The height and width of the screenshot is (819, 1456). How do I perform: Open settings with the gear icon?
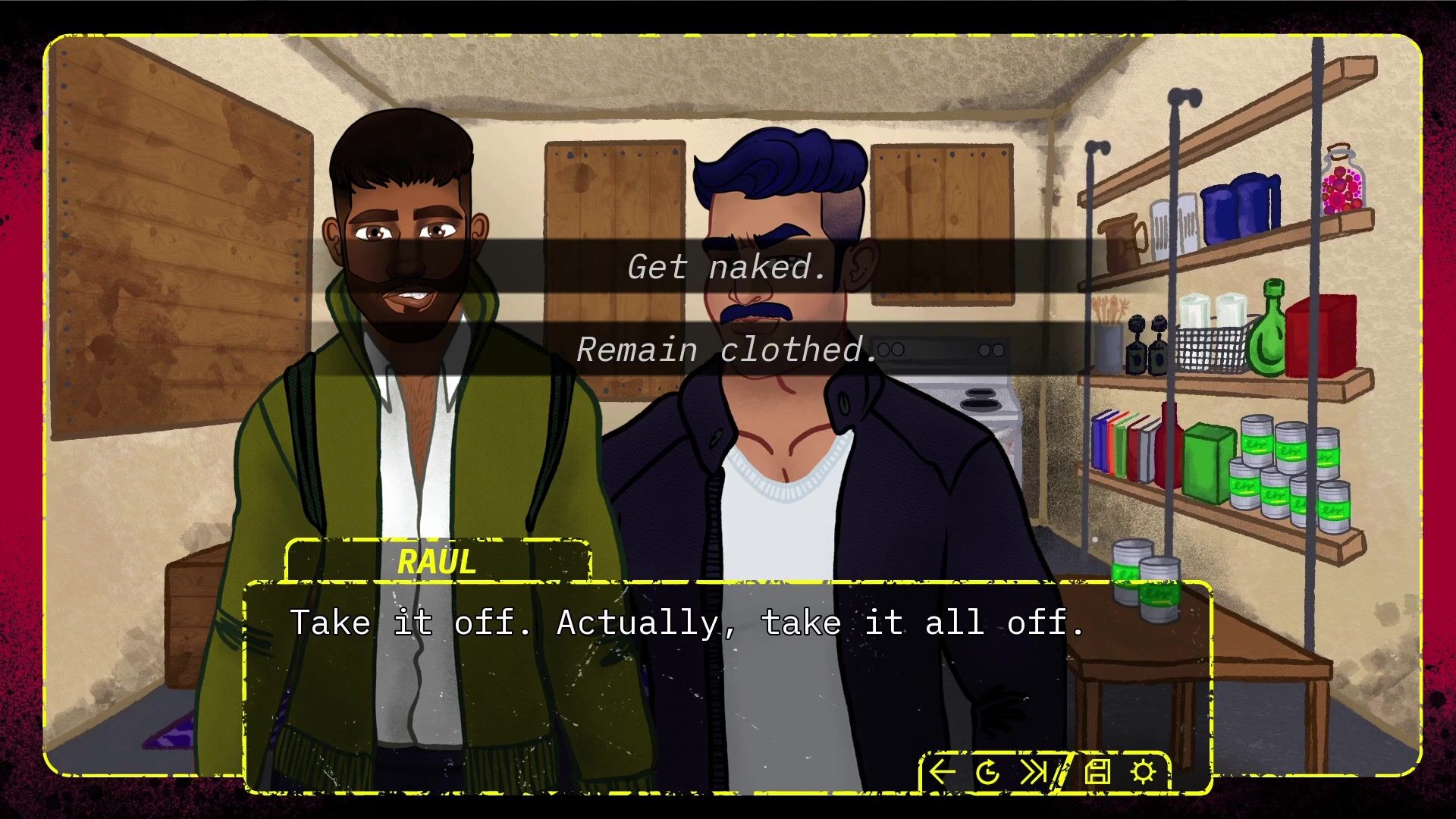point(1143,772)
